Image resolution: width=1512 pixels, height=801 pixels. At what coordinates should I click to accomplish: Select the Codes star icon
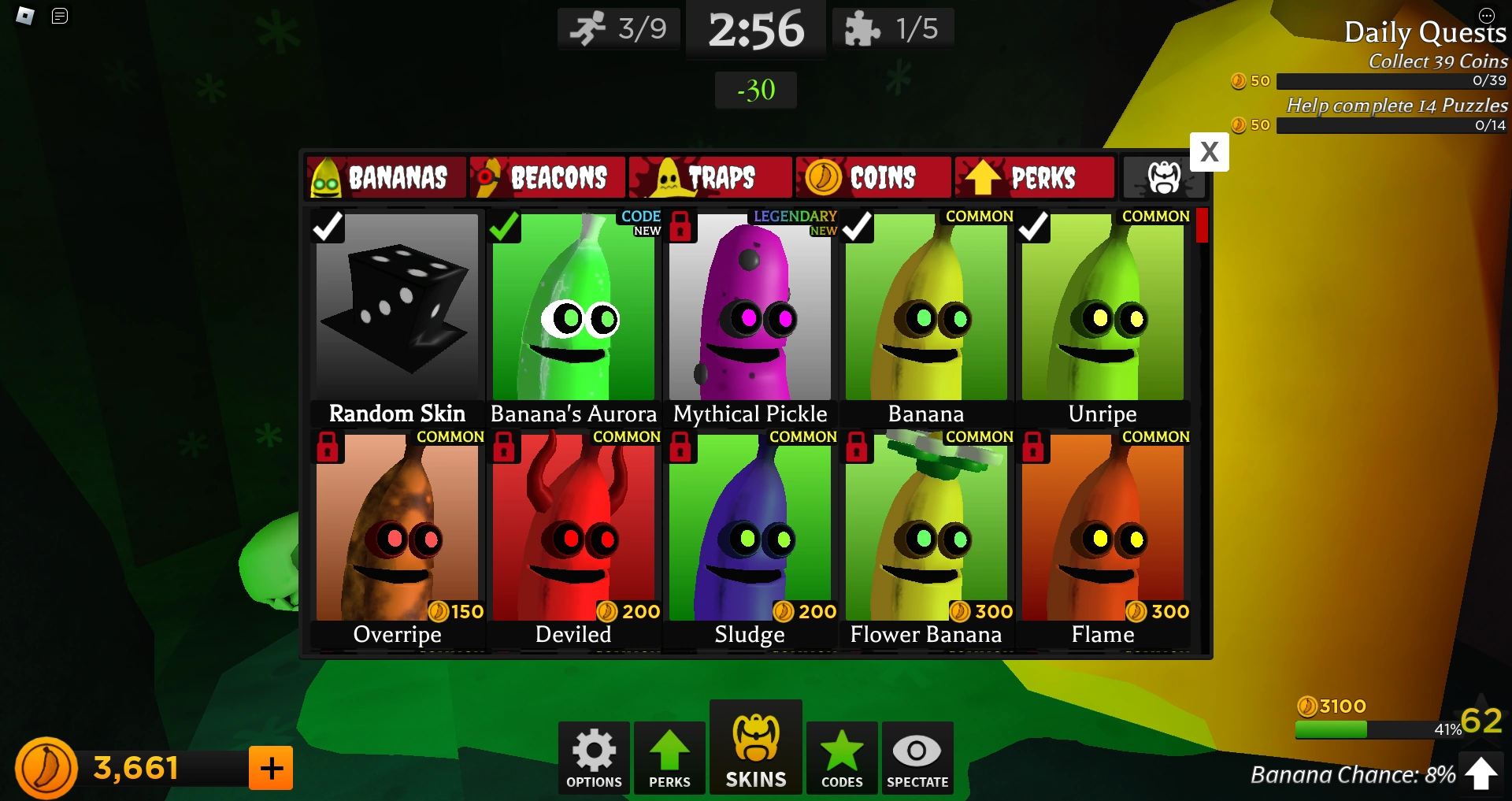pyautogui.click(x=841, y=757)
